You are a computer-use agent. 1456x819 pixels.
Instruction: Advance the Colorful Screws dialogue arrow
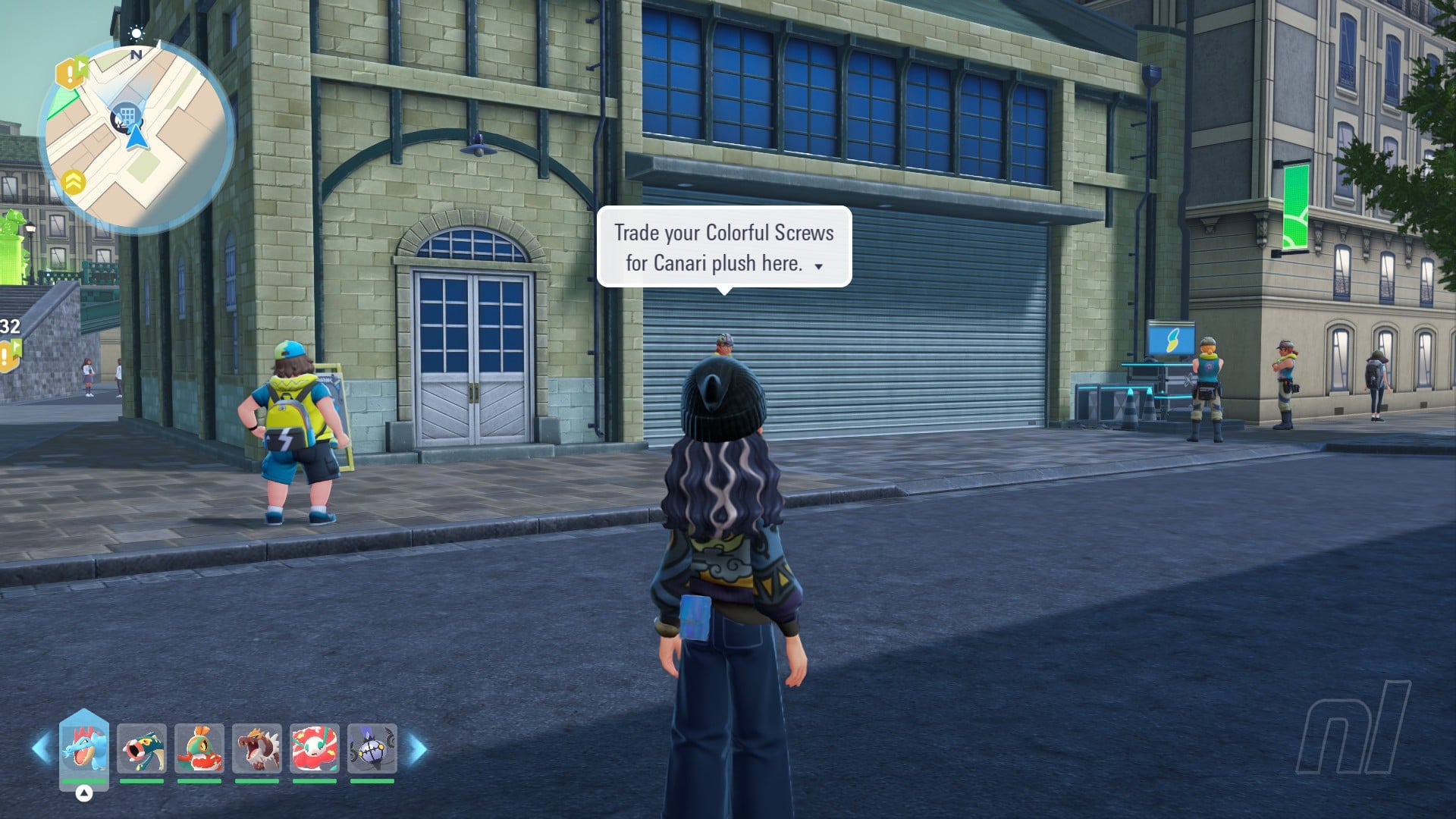(818, 266)
